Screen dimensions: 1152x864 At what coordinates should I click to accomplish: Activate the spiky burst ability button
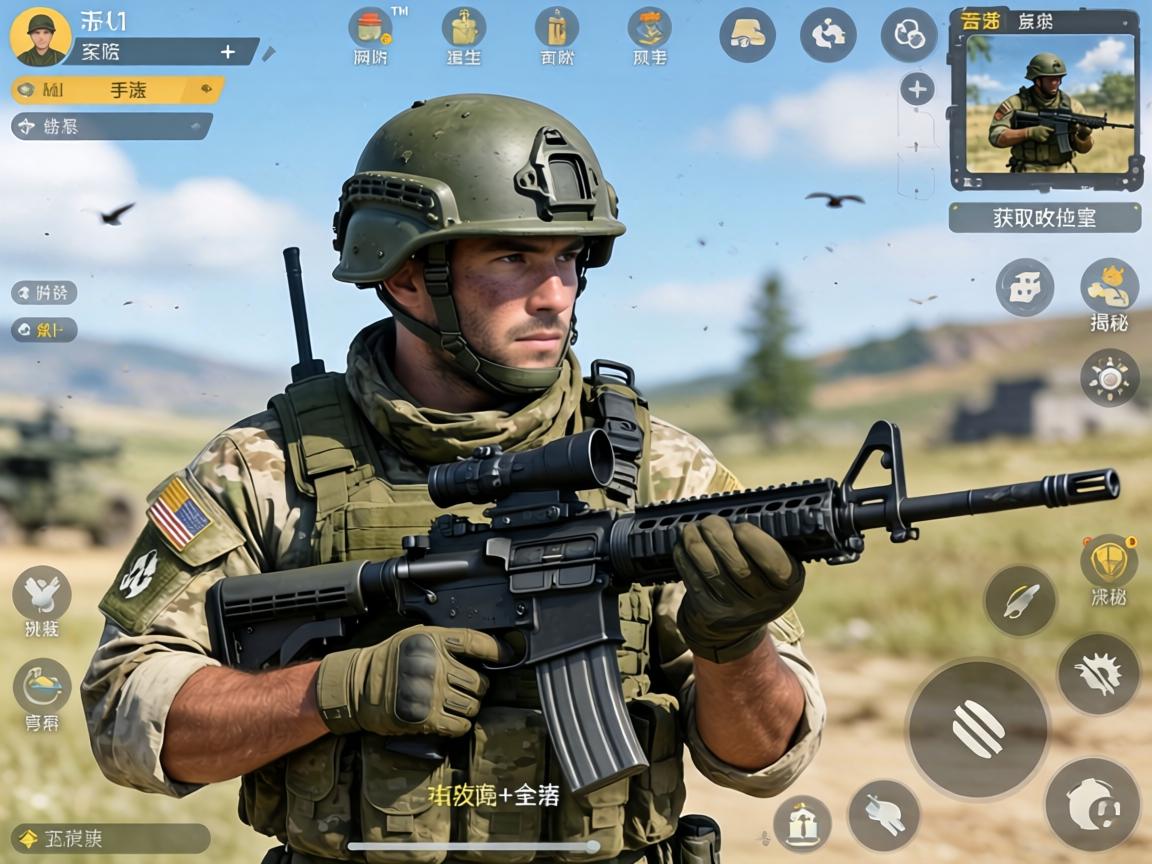1098,673
